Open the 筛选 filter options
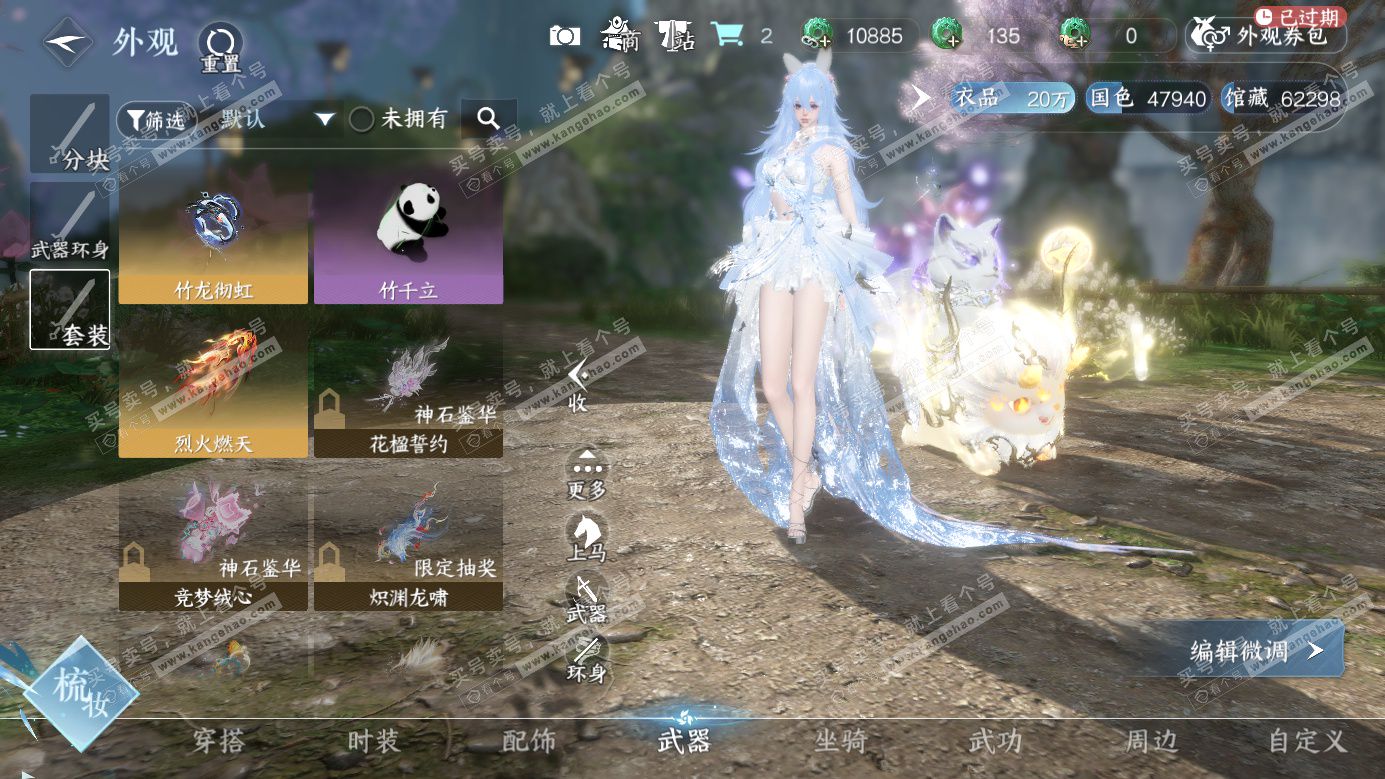The height and width of the screenshot is (779, 1385). tap(154, 120)
